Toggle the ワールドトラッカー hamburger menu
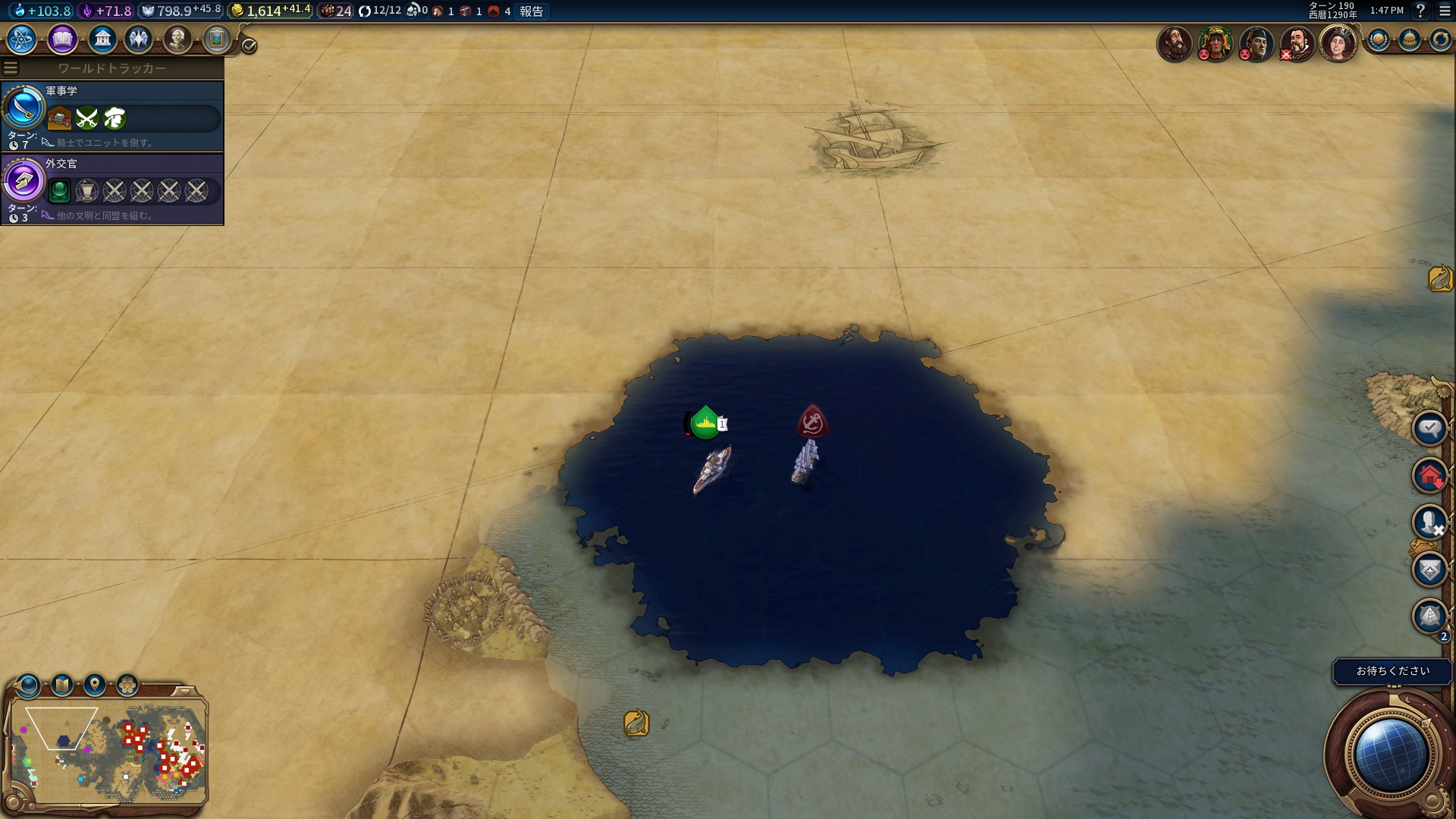Screen dimensions: 1456x819 point(11,68)
